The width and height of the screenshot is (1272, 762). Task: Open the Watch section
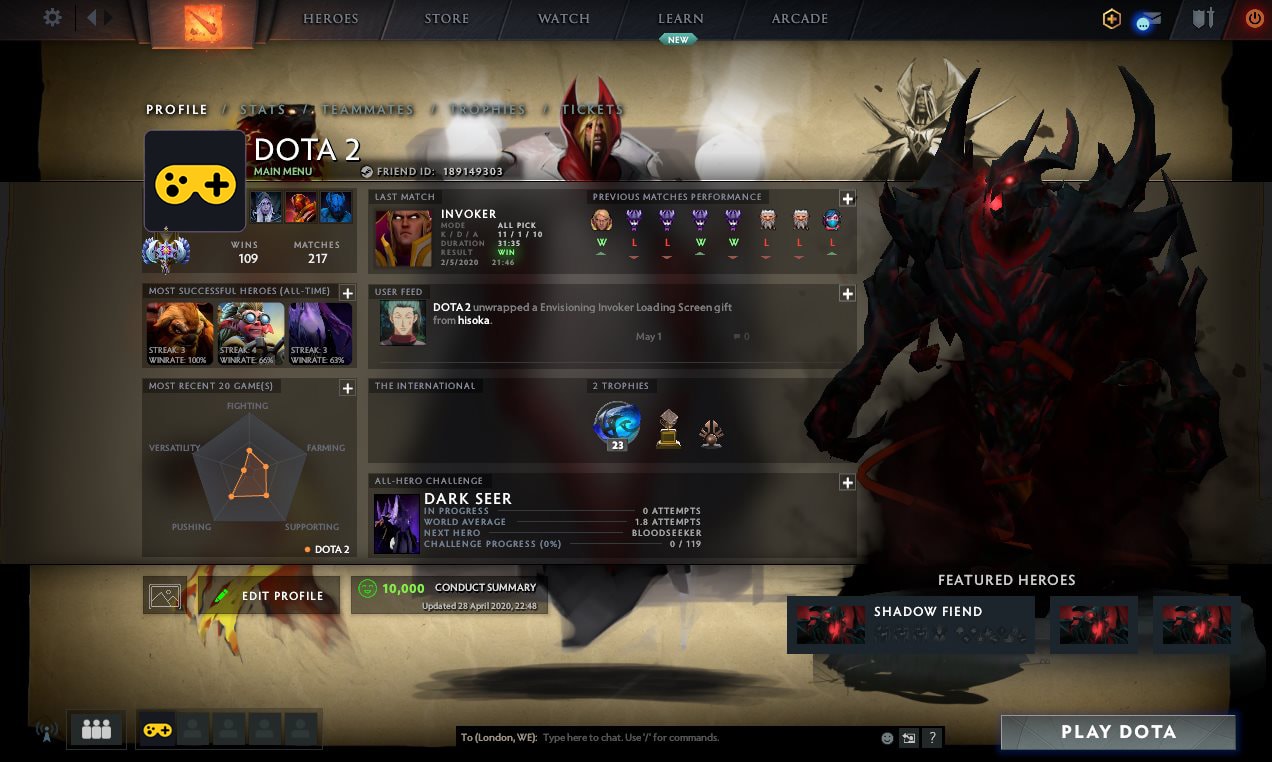pyautogui.click(x=564, y=19)
